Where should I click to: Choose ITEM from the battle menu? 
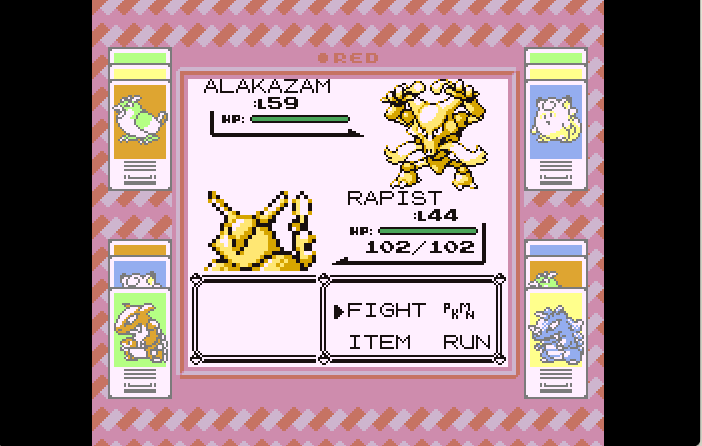click(x=379, y=342)
